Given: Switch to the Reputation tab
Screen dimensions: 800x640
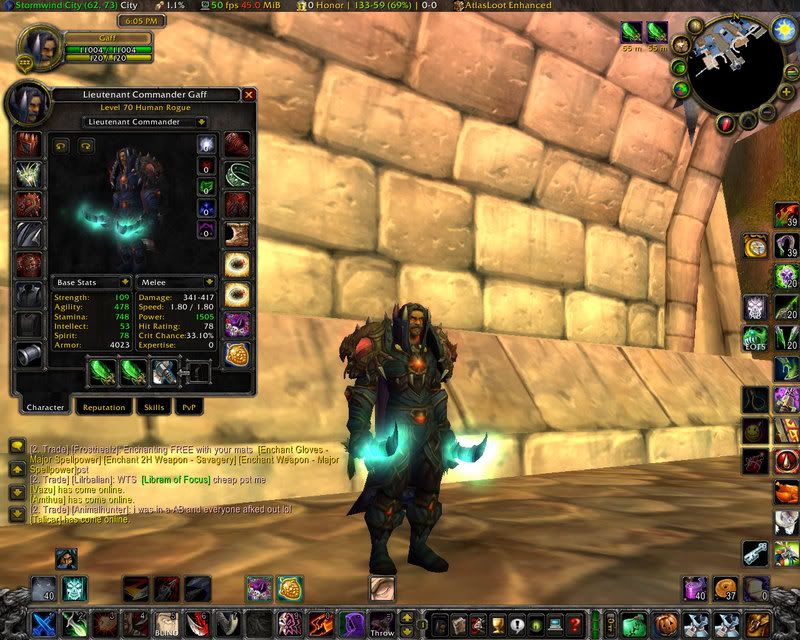Looking at the screenshot, I should point(104,407).
